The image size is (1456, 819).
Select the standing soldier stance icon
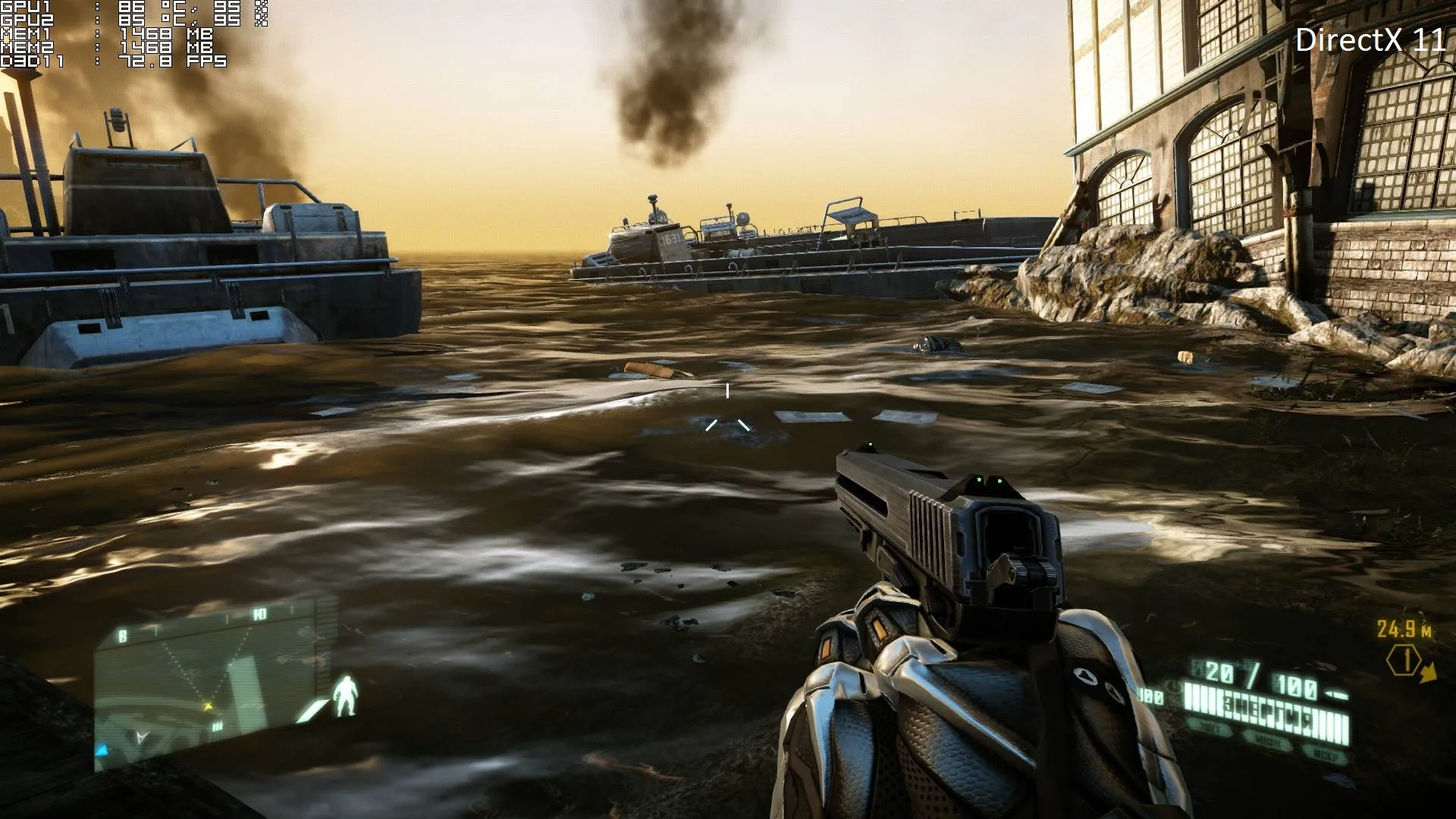coord(346,696)
